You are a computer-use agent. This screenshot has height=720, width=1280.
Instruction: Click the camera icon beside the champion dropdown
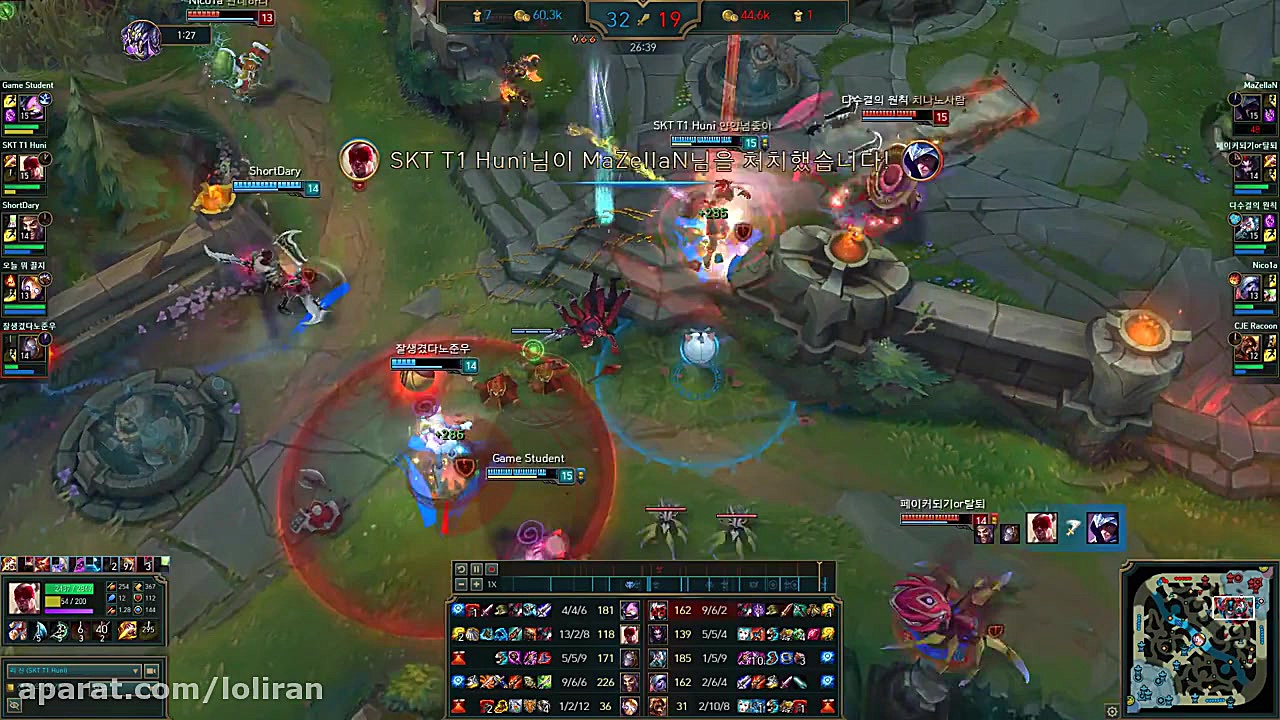point(150,670)
